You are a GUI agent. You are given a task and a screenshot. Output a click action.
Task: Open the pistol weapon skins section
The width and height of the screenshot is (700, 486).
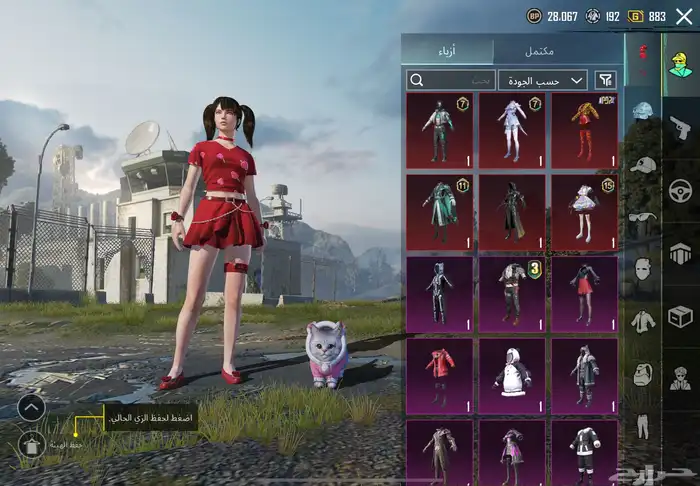pyautogui.click(x=681, y=127)
